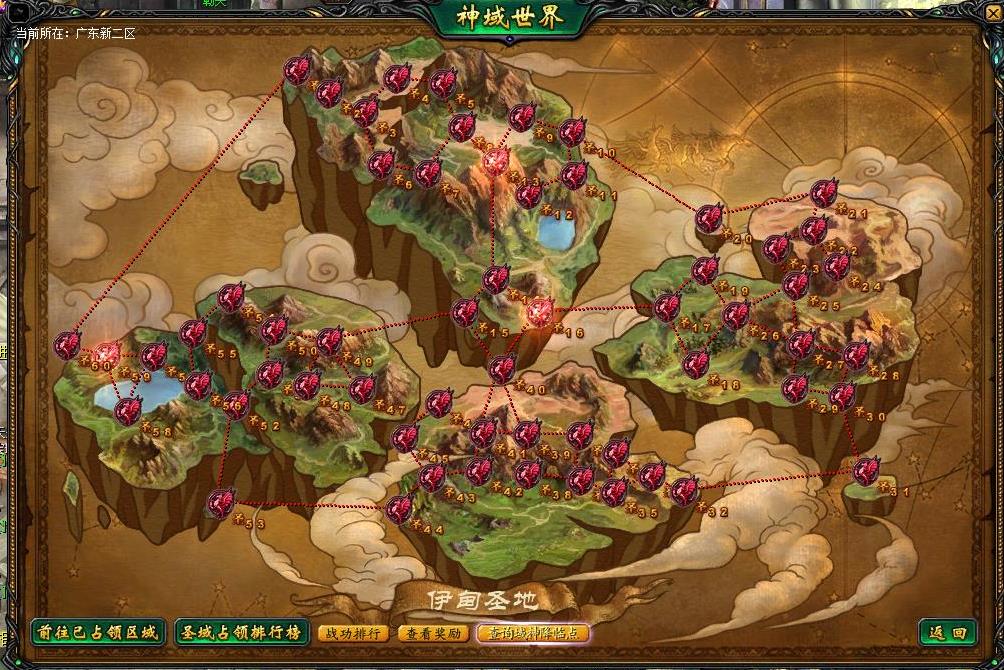Screen dimensions: 1004x670
Task: Select map node number 10
Action: tap(572, 132)
